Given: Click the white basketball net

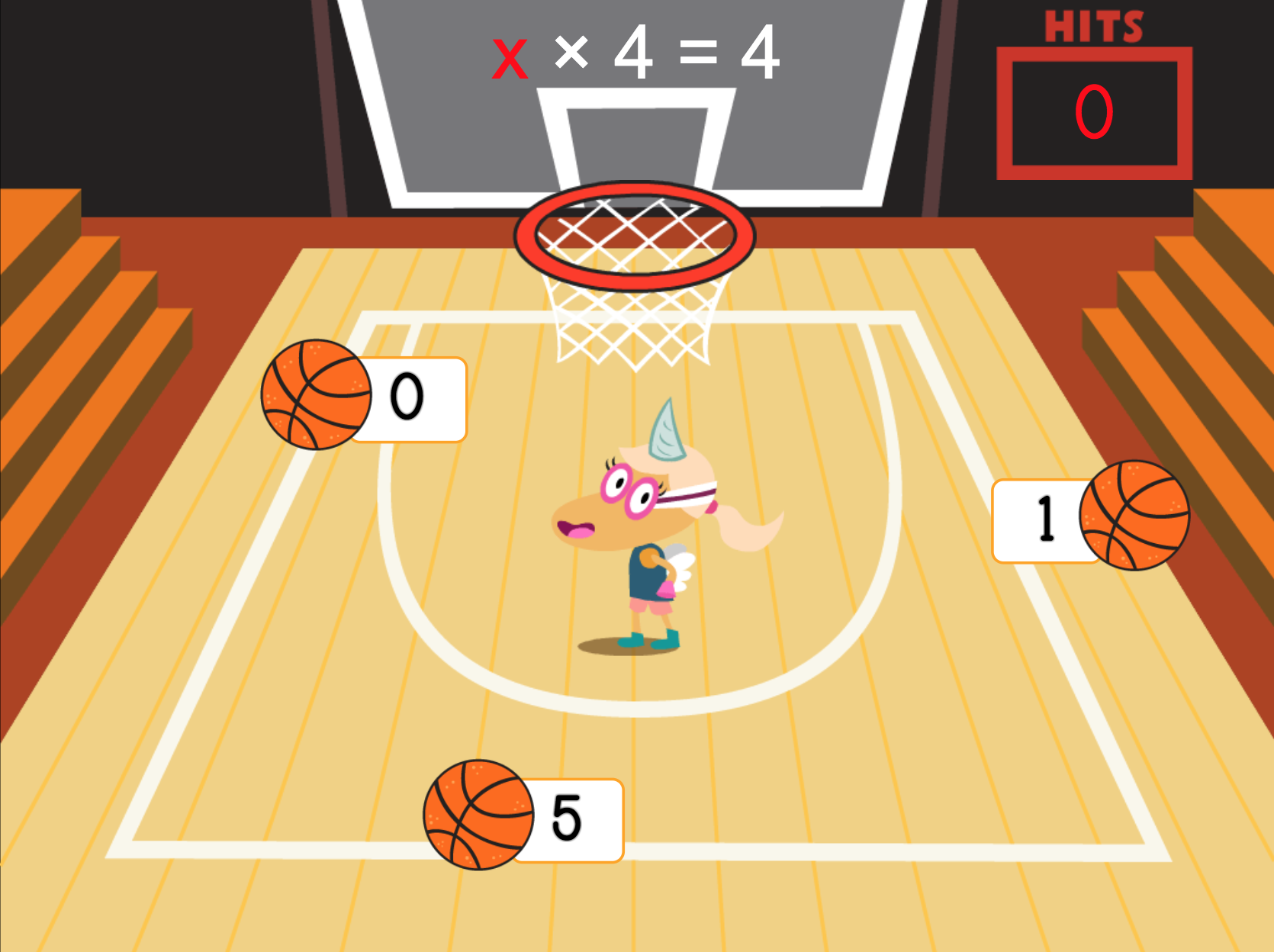Looking at the screenshot, I should tap(633, 320).
